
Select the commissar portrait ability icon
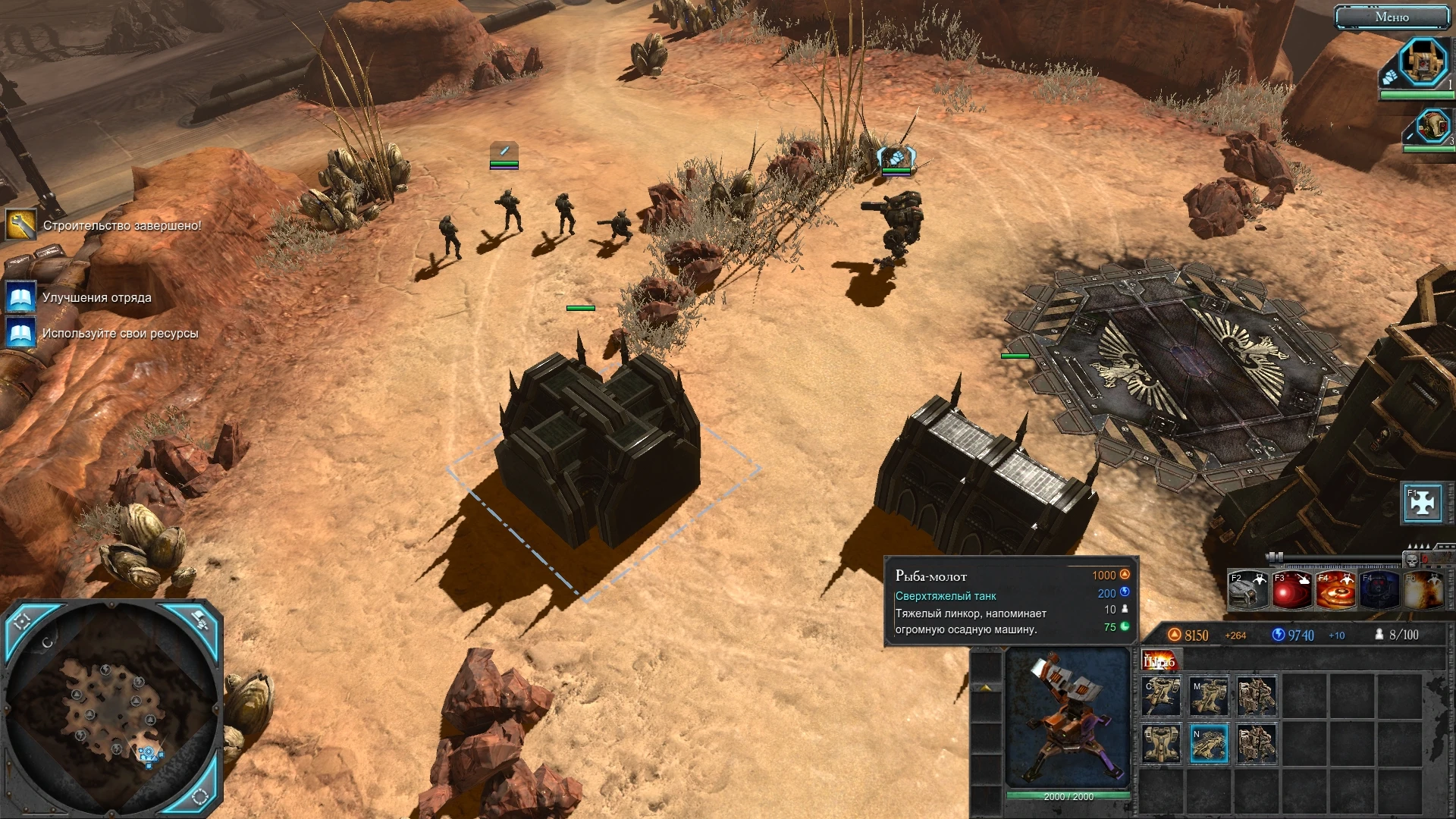(x=1379, y=590)
